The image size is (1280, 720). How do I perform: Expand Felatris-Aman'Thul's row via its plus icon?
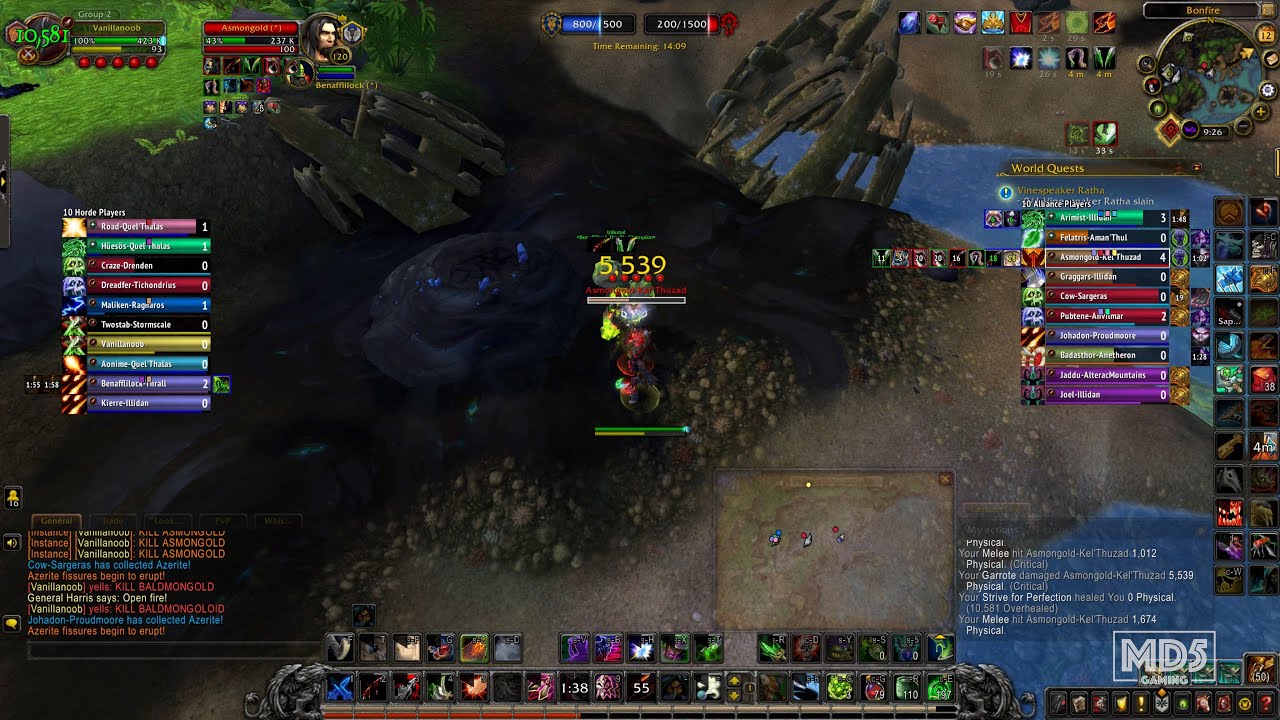tap(1050, 237)
